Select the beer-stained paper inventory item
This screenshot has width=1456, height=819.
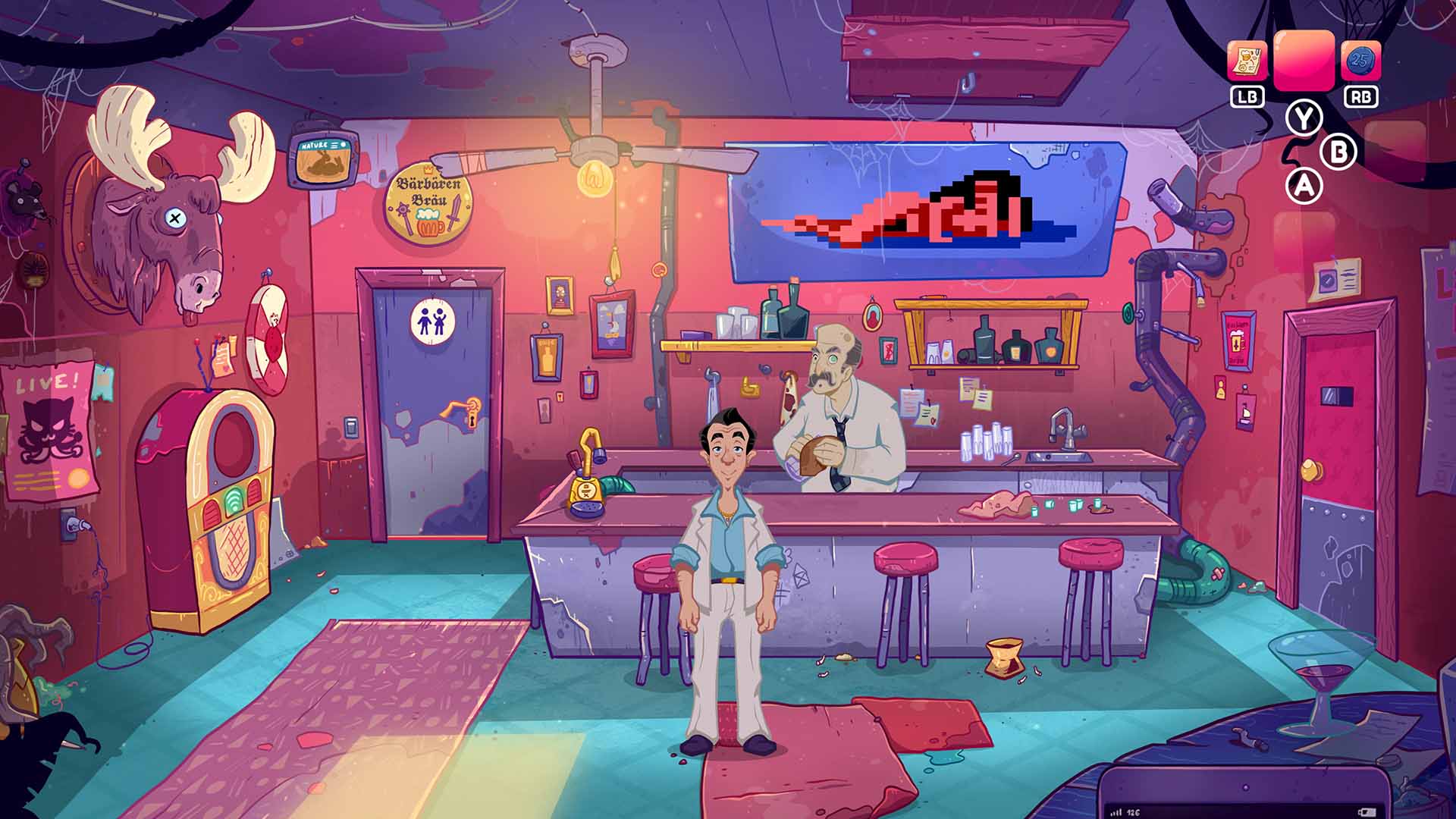[1247, 61]
